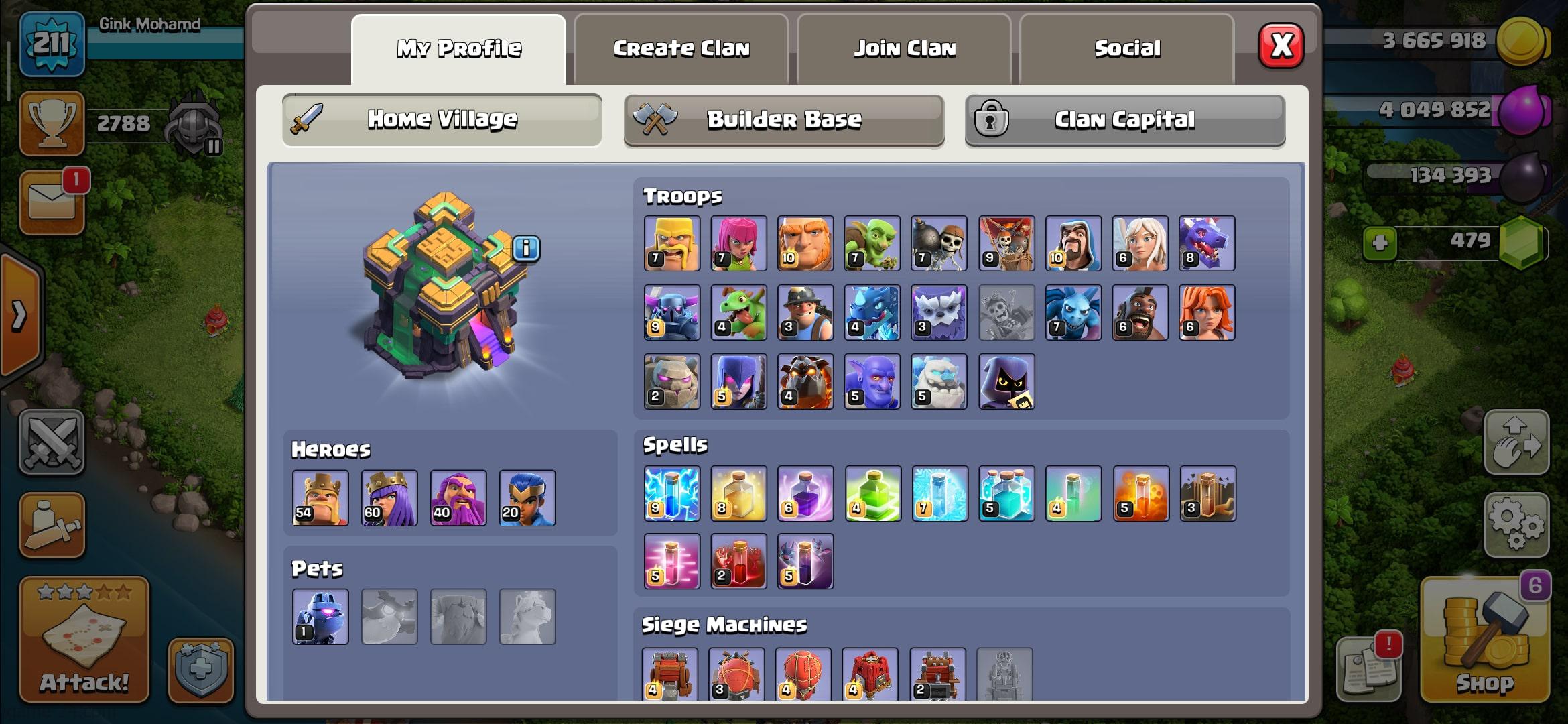
Task: Select the P.E.K.K.A troop icon
Action: (671, 312)
